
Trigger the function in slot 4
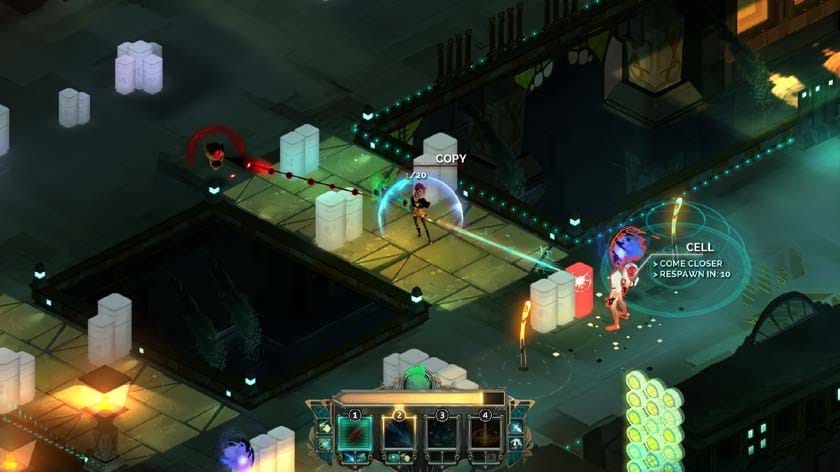tap(486, 436)
